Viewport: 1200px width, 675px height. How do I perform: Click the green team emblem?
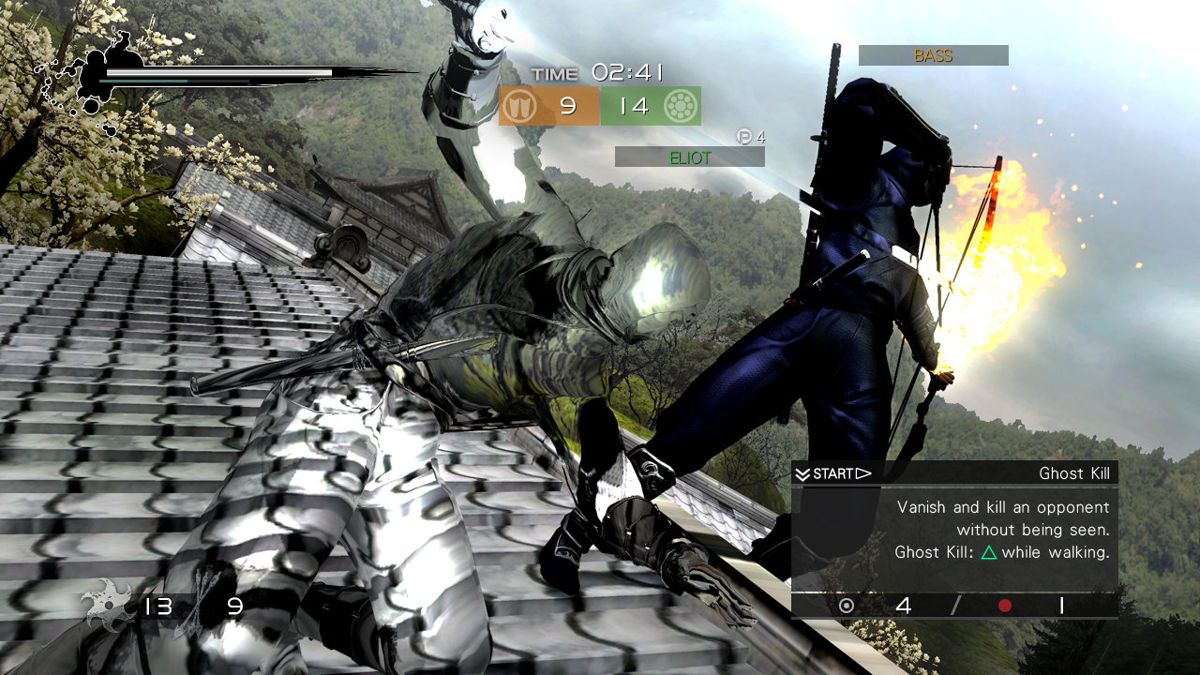(680, 106)
